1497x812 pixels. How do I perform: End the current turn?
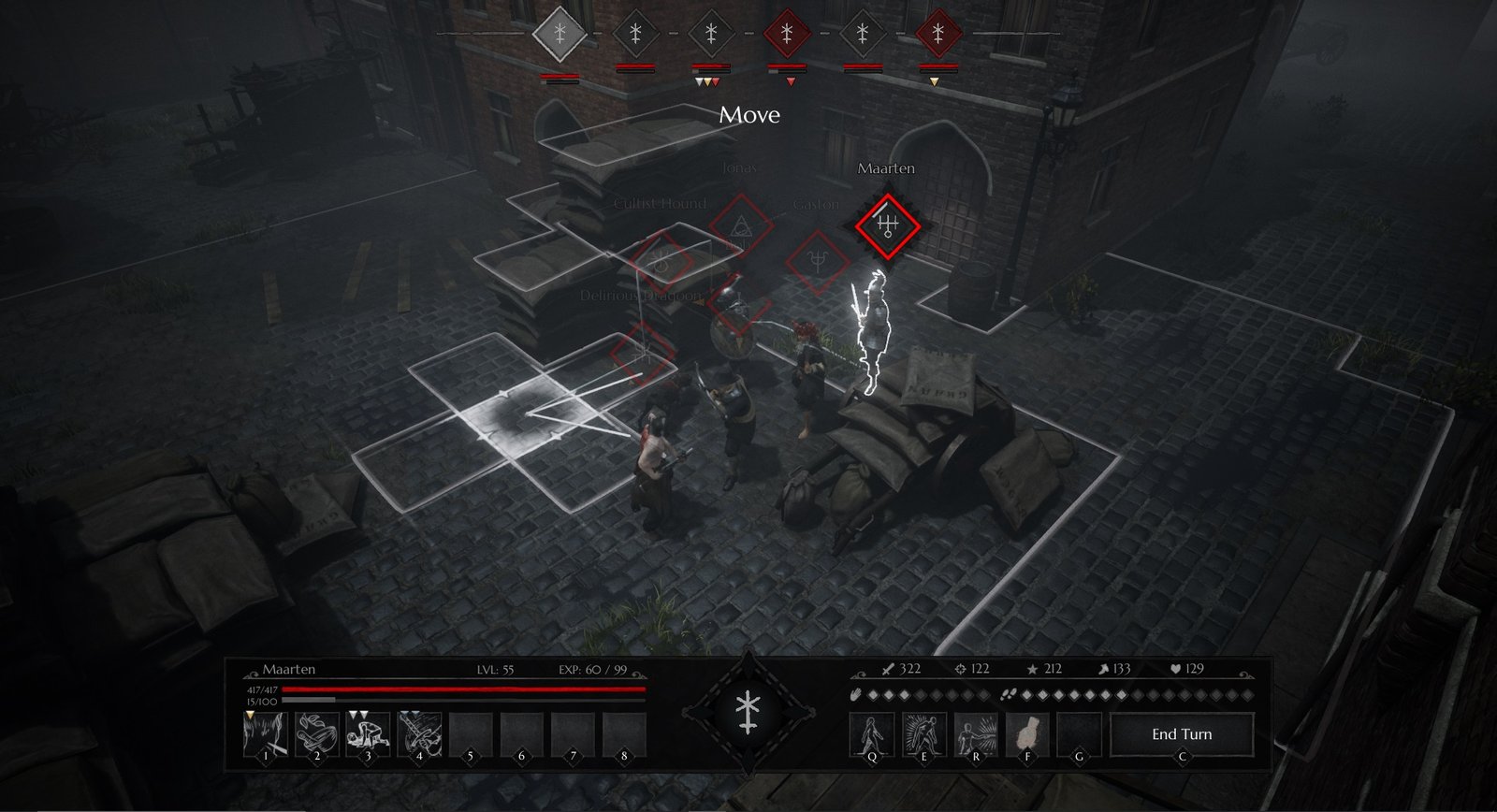[1181, 734]
